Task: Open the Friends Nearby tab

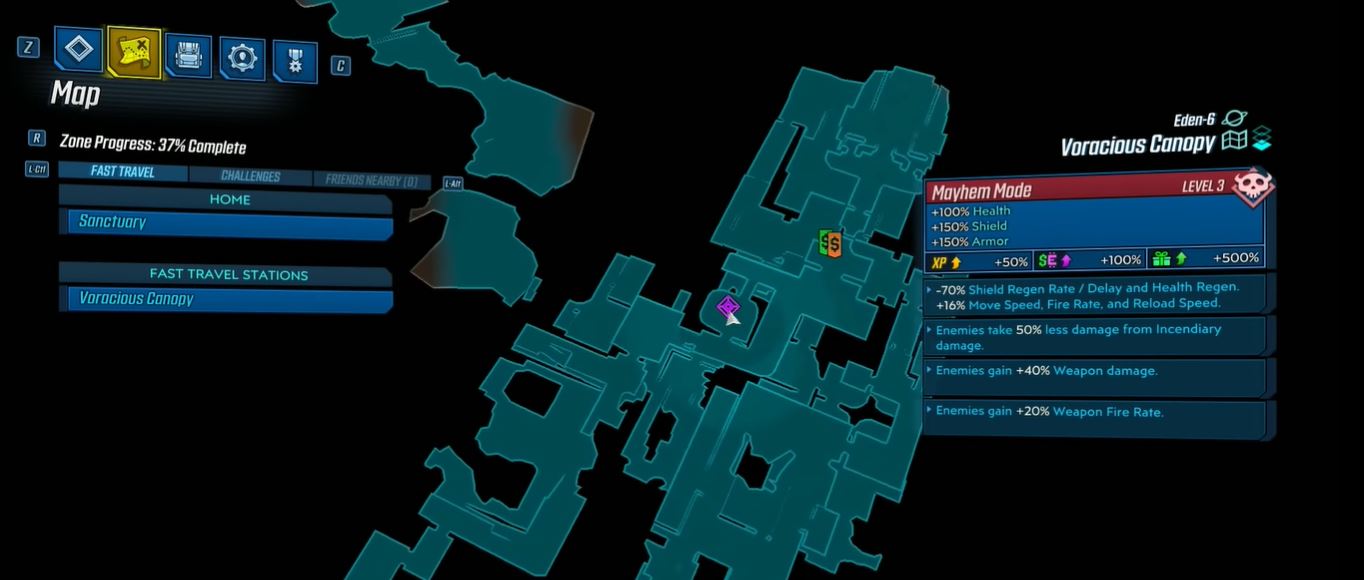Action: click(x=369, y=181)
